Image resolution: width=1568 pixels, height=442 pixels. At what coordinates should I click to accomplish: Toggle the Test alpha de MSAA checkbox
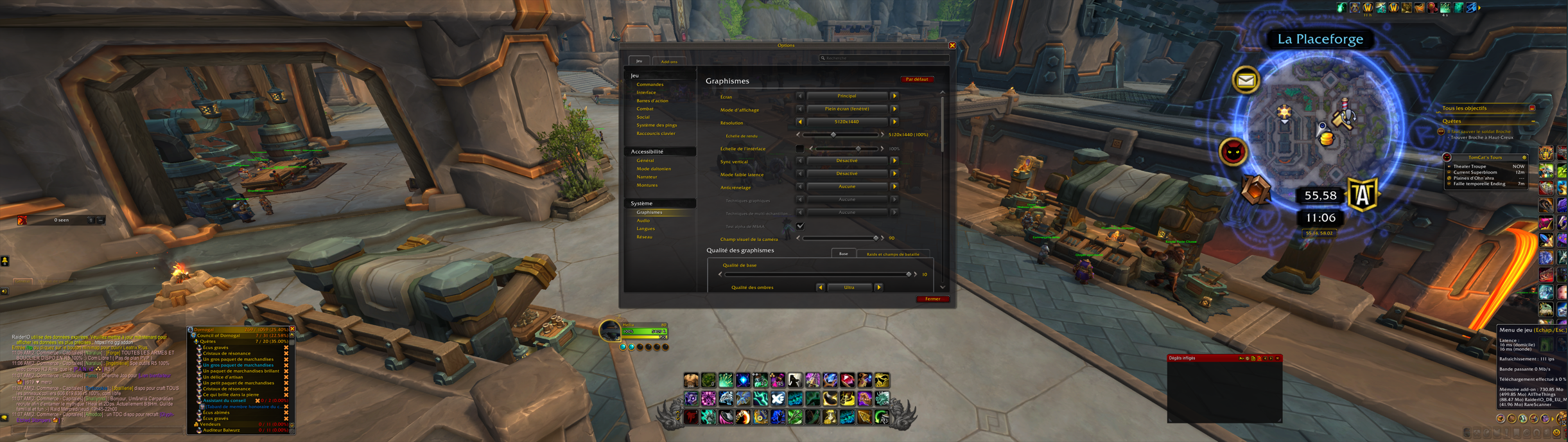pyautogui.click(x=800, y=226)
